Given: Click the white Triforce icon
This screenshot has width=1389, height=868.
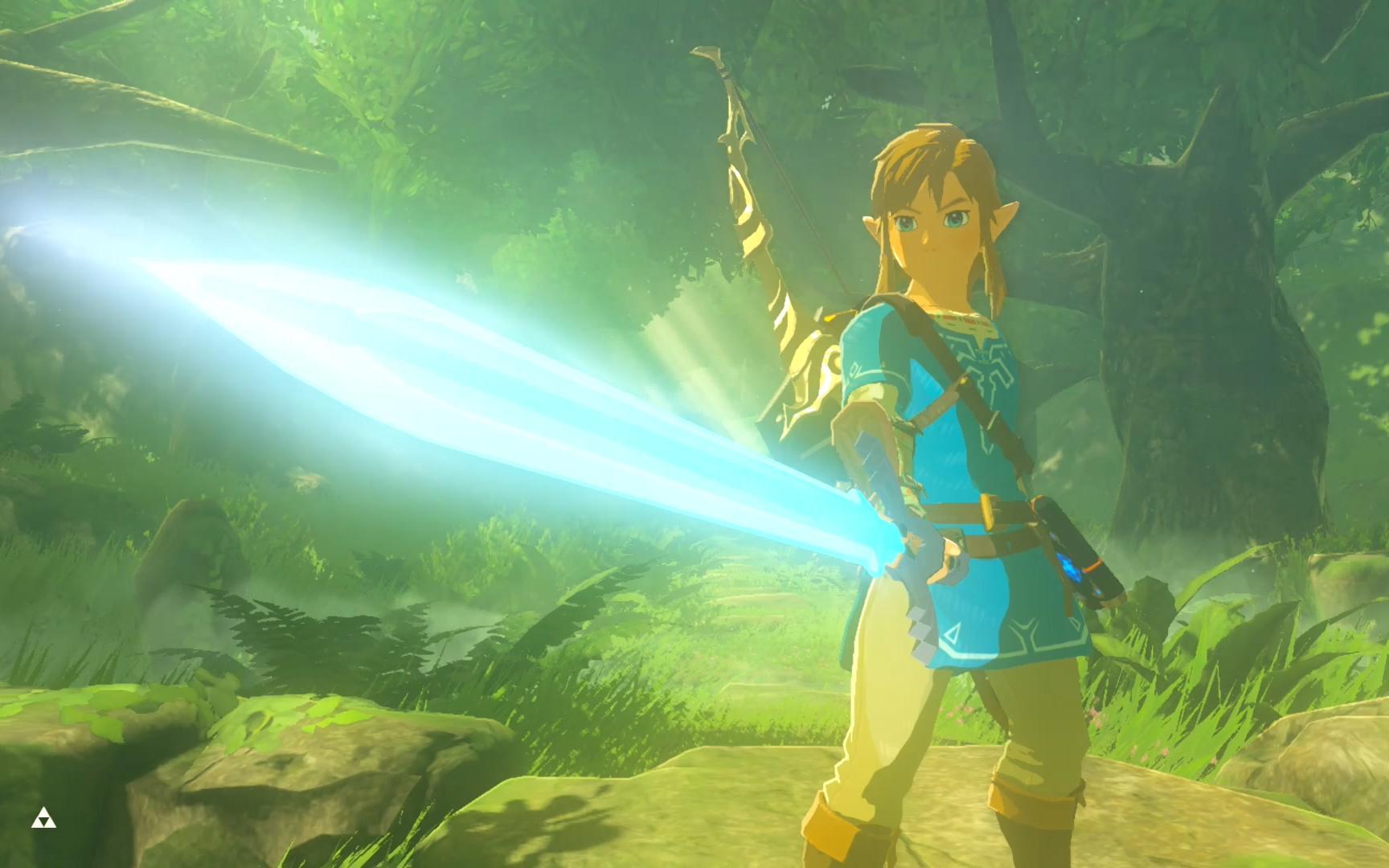Looking at the screenshot, I should click(43, 820).
